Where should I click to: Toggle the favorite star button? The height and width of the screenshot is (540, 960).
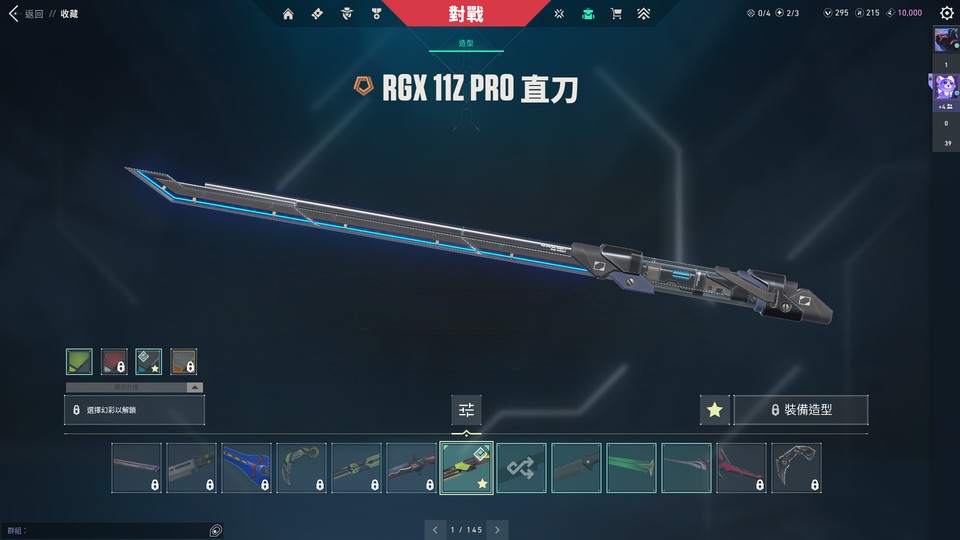point(714,410)
